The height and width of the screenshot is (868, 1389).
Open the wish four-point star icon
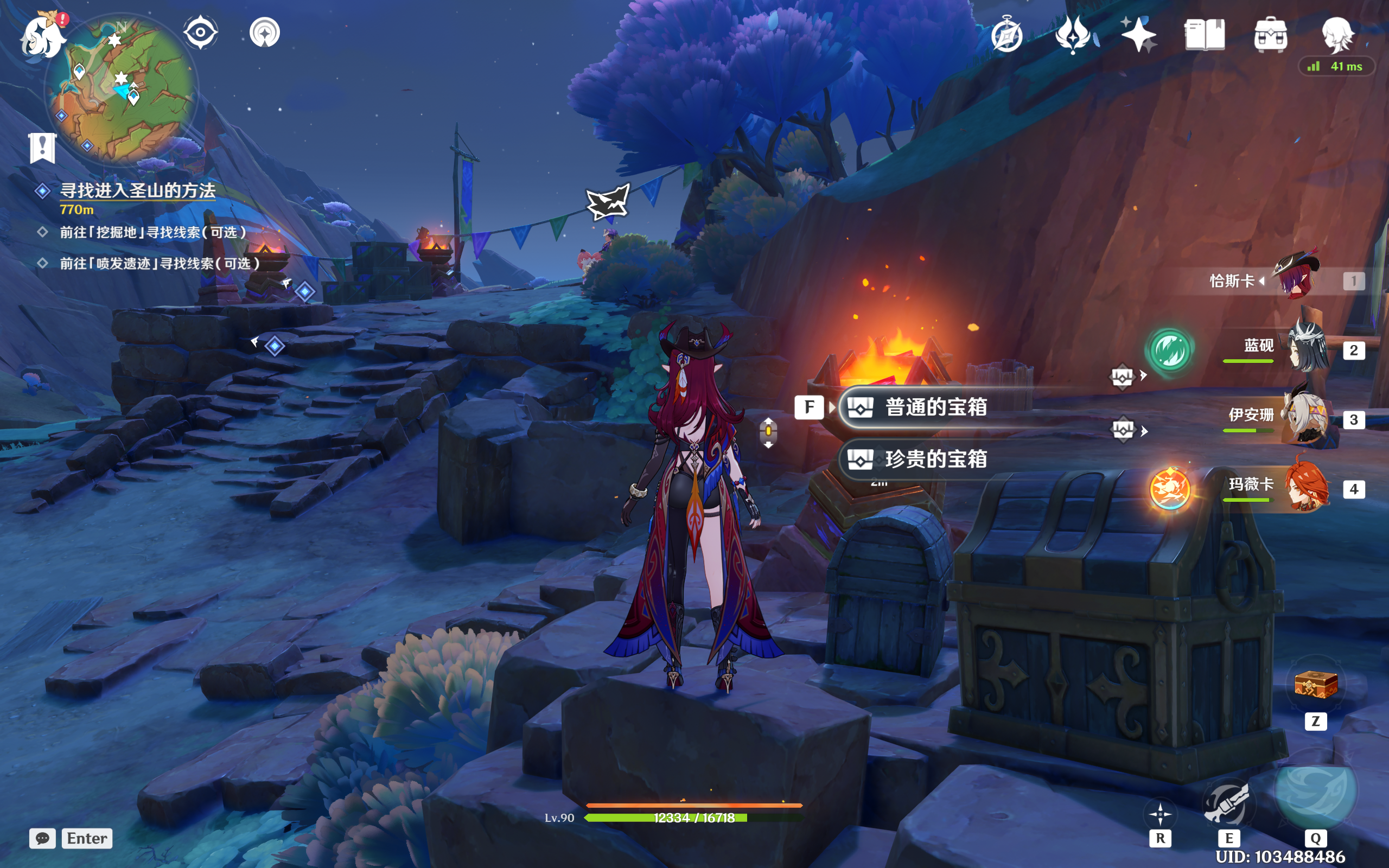point(1138,34)
